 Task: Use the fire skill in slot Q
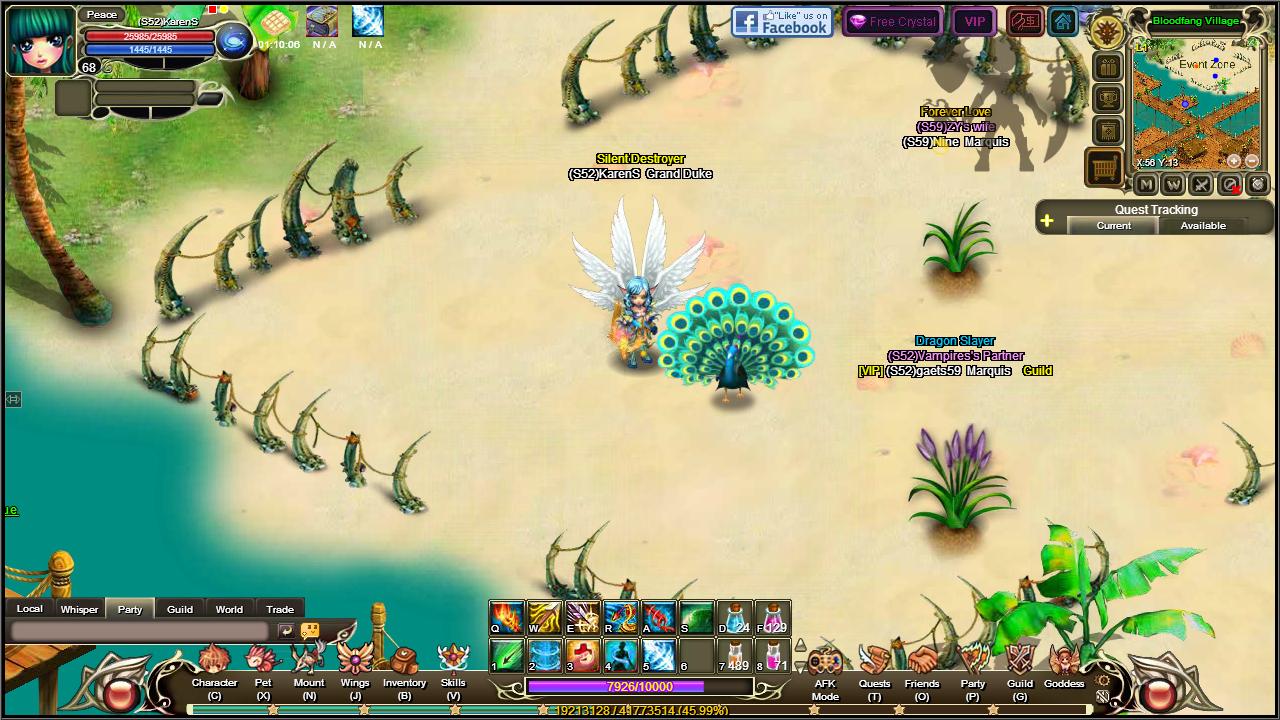coord(506,617)
